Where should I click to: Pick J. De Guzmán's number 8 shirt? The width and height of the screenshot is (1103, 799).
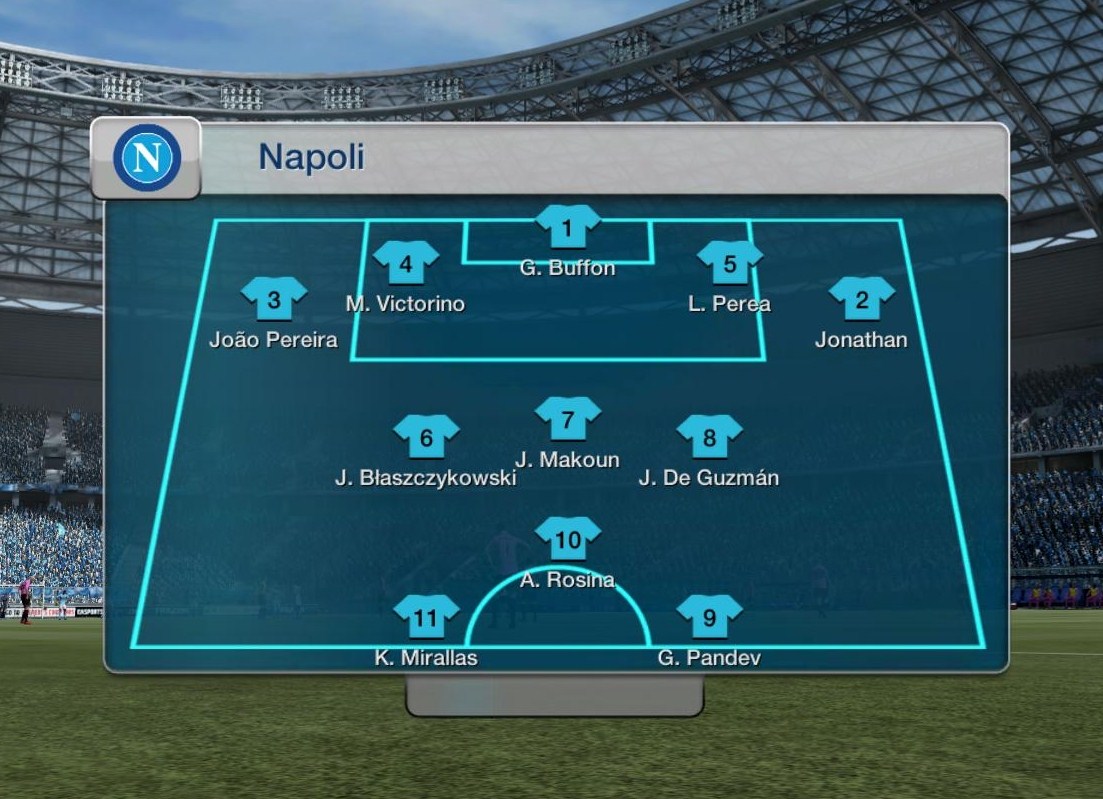[x=709, y=437]
